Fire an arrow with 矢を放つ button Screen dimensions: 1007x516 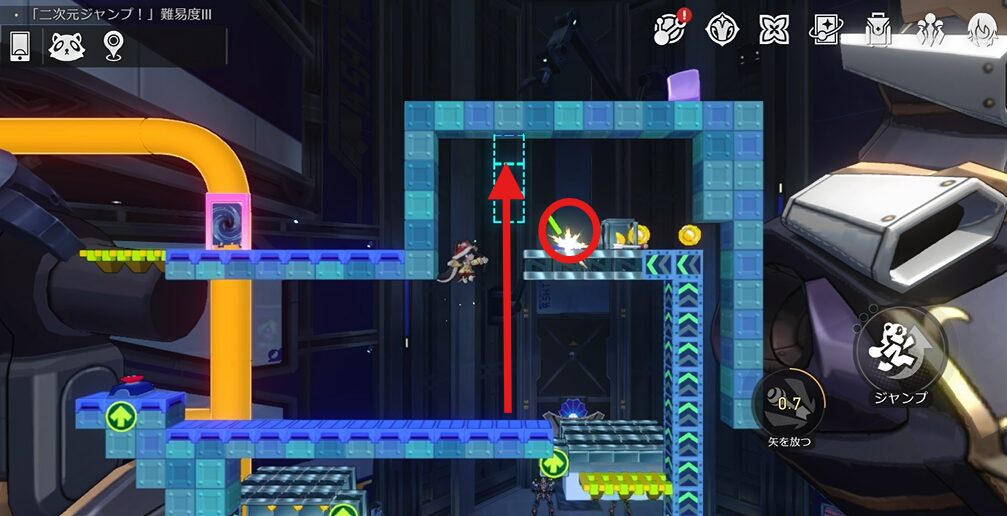coord(789,404)
